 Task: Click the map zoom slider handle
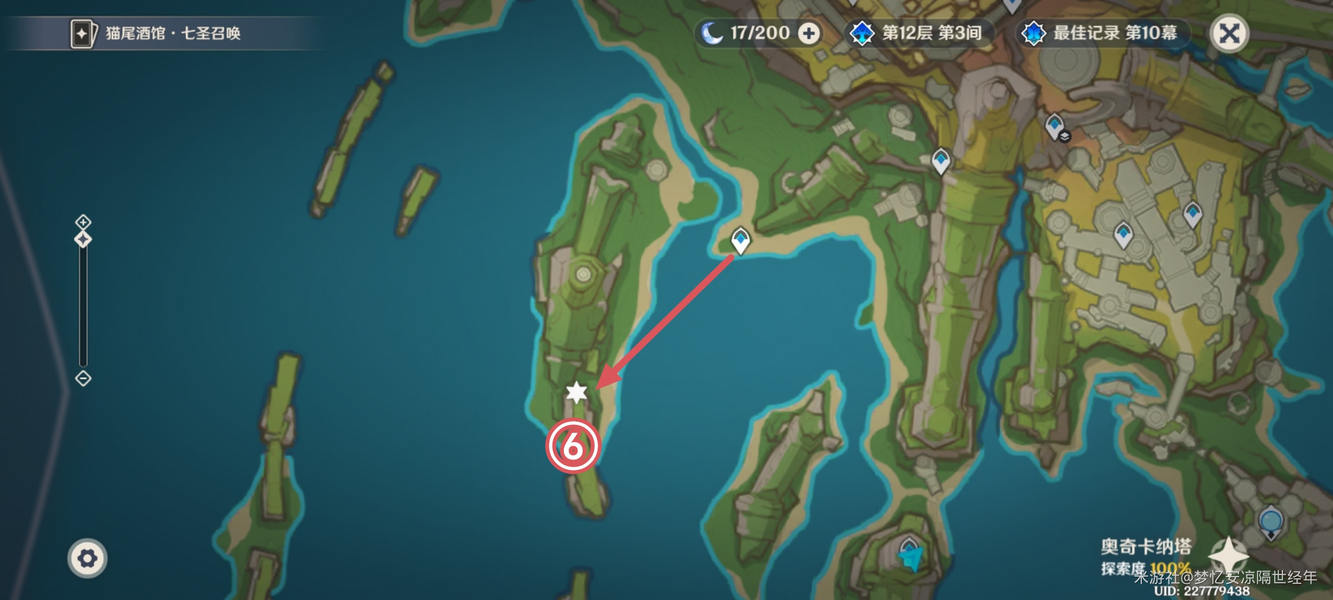(x=83, y=239)
